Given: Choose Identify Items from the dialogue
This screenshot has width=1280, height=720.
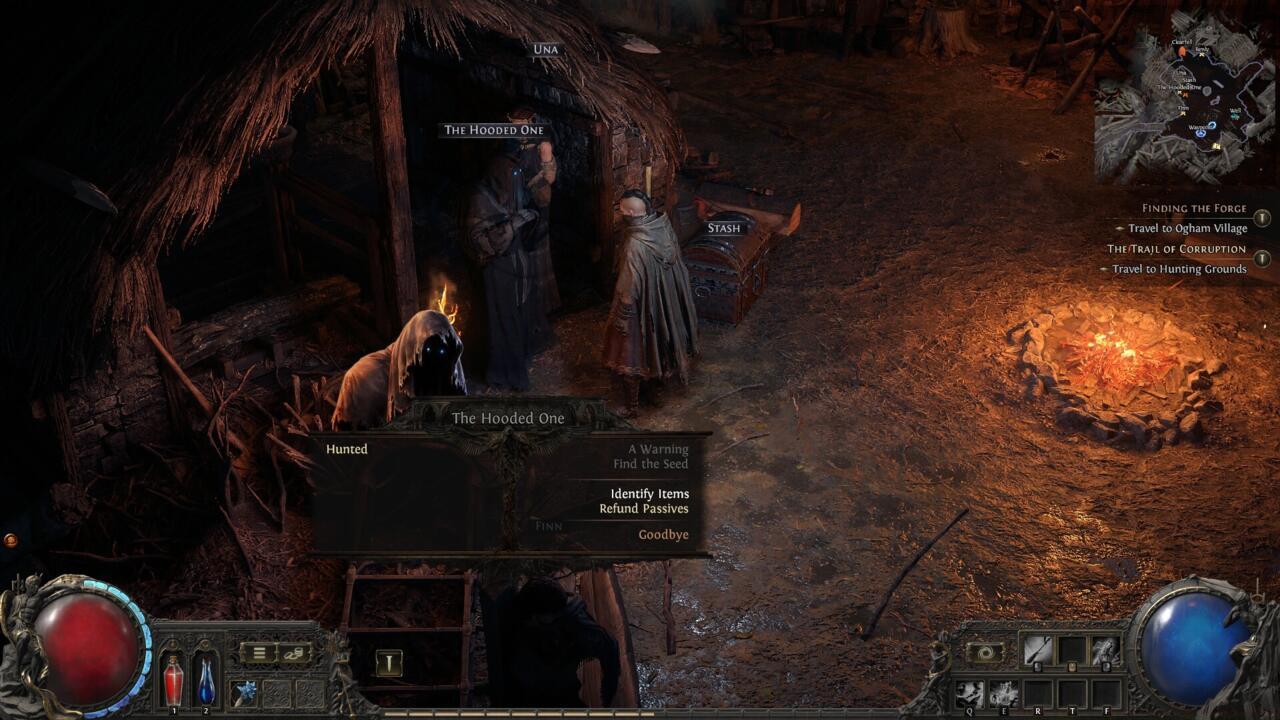Looking at the screenshot, I should [x=649, y=494].
